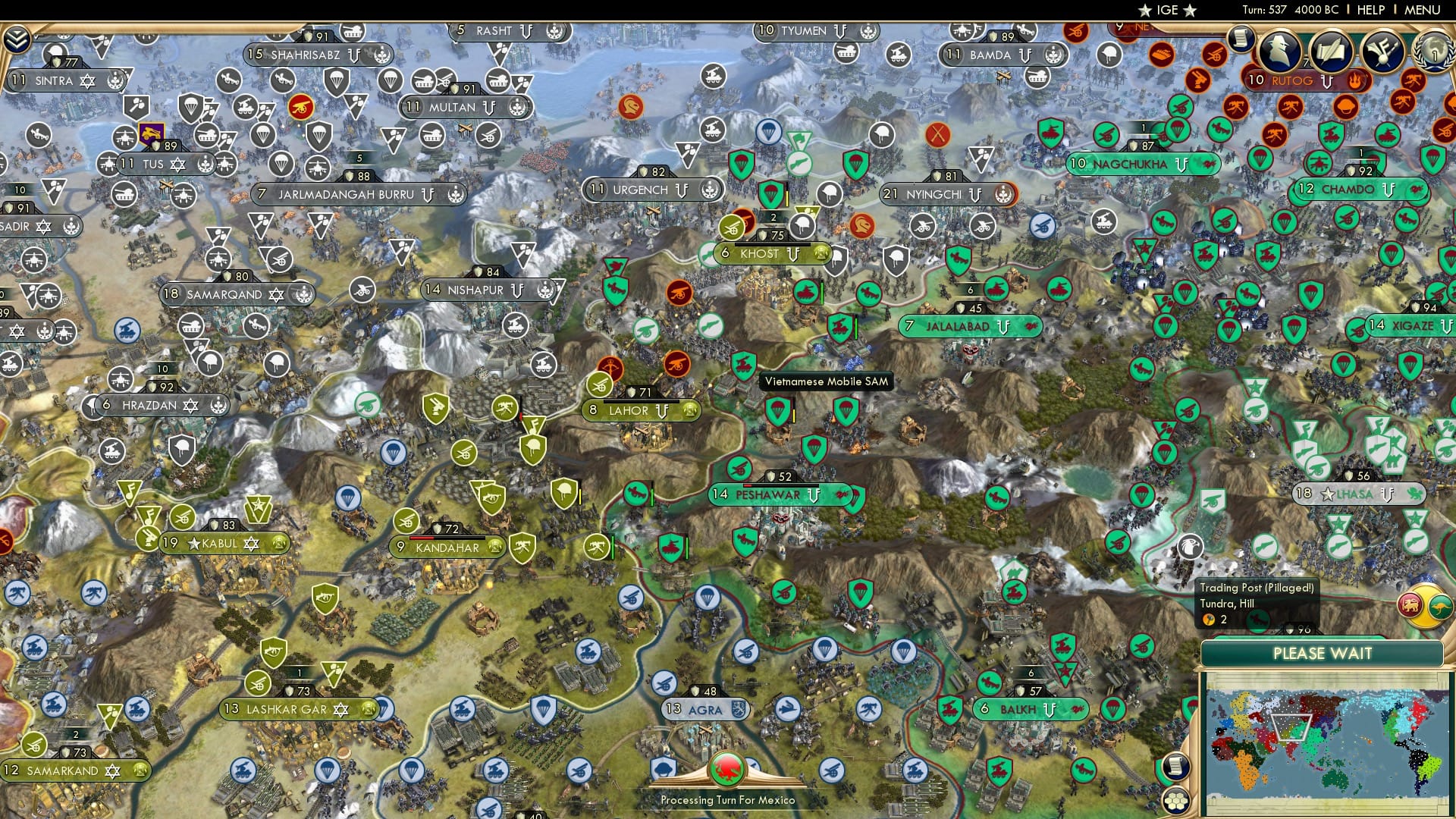Open MENU in the top bar
Screen dimensions: 1456x819
(x=1424, y=10)
